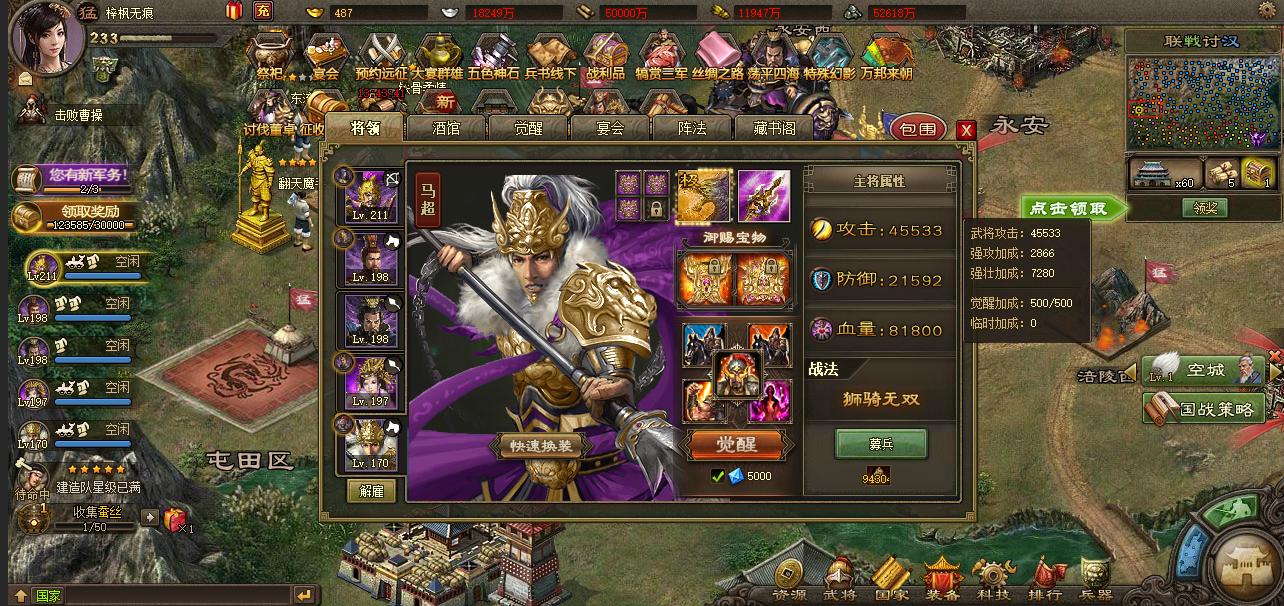Open the 国战策略 national war strategy scroll

pos(1204,408)
